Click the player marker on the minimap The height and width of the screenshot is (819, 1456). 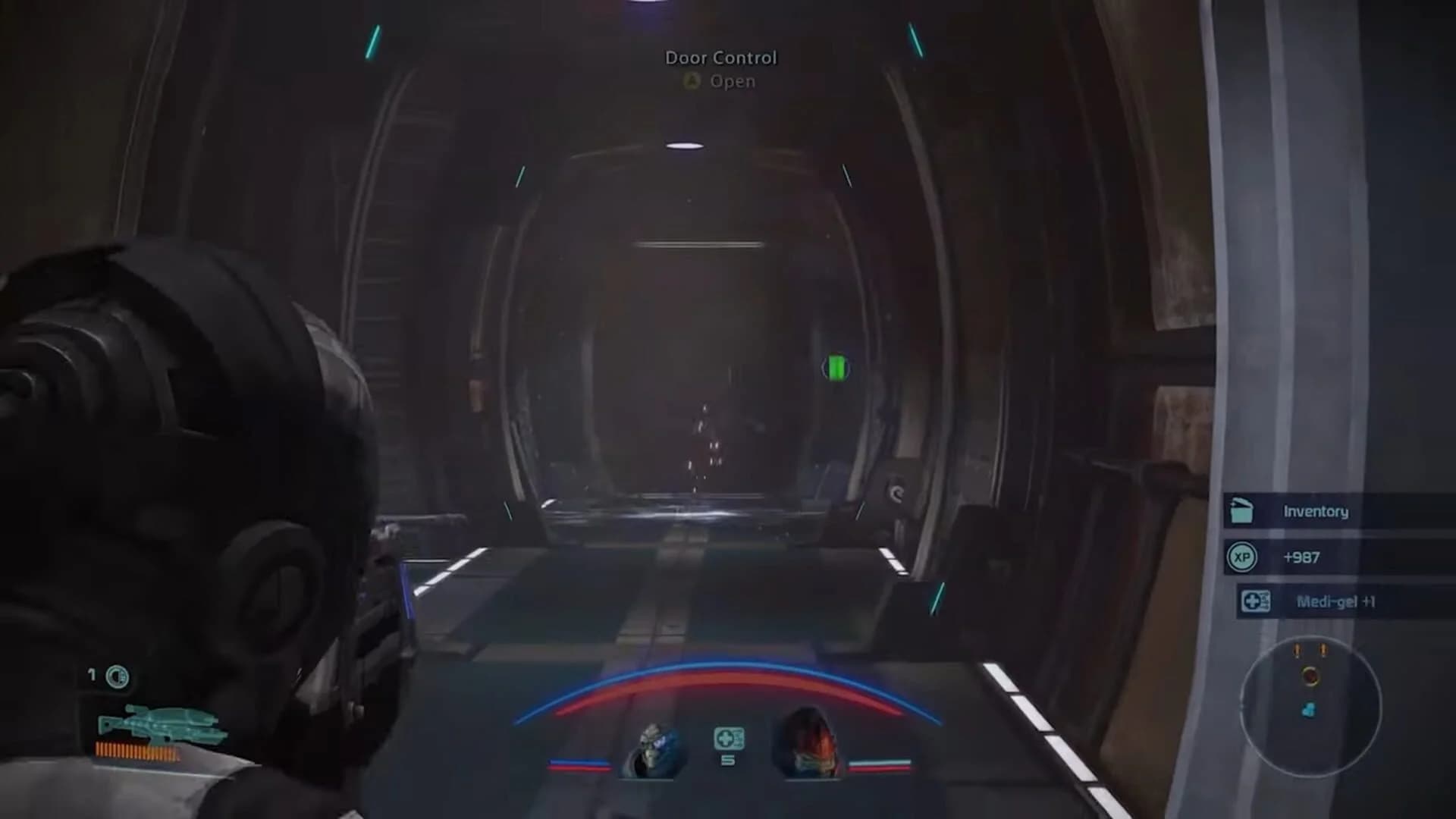point(1311,676)
